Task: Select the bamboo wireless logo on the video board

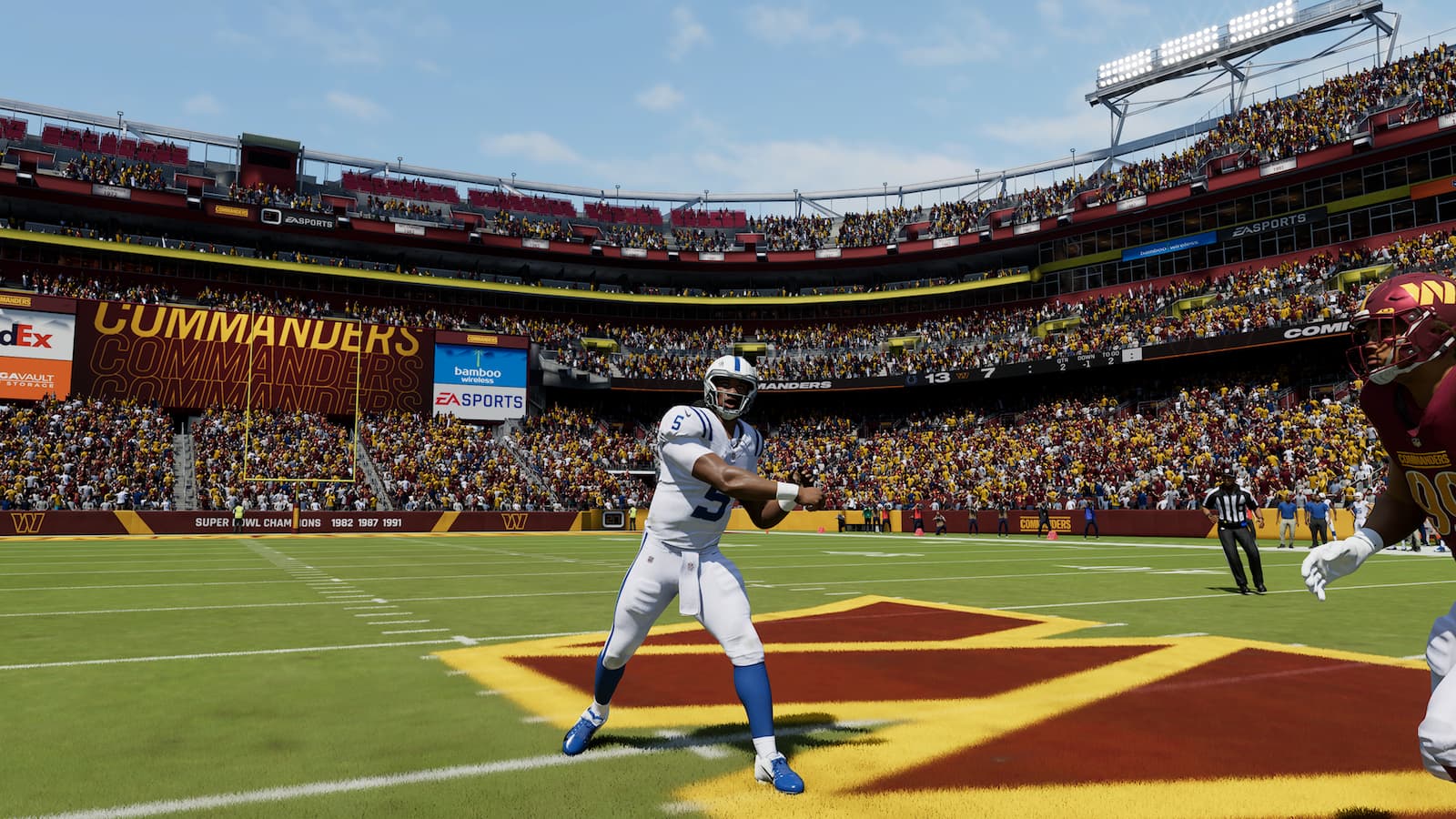Action: pos(478,373)
